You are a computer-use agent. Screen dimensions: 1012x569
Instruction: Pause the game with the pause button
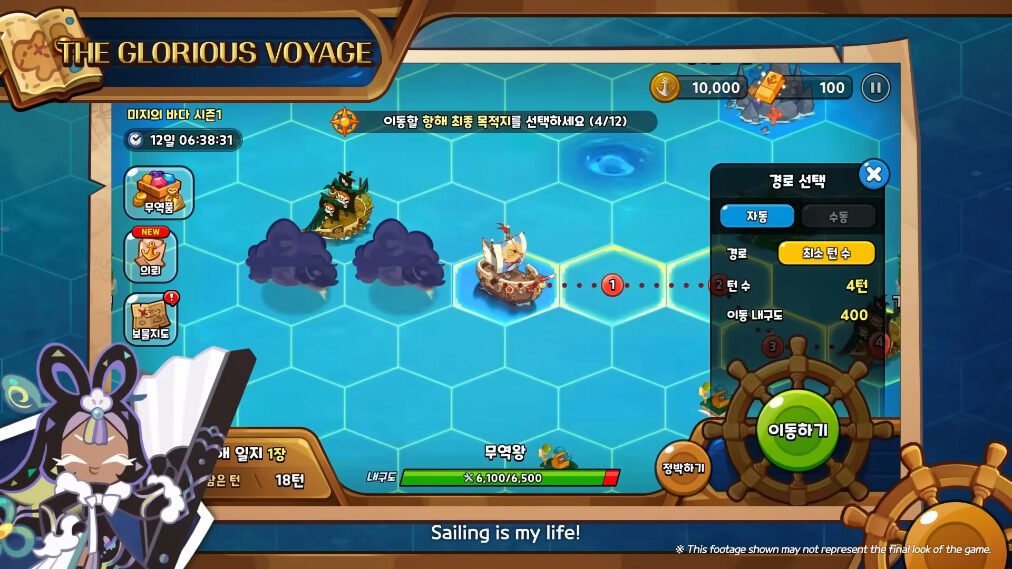(x=875, y=88)
